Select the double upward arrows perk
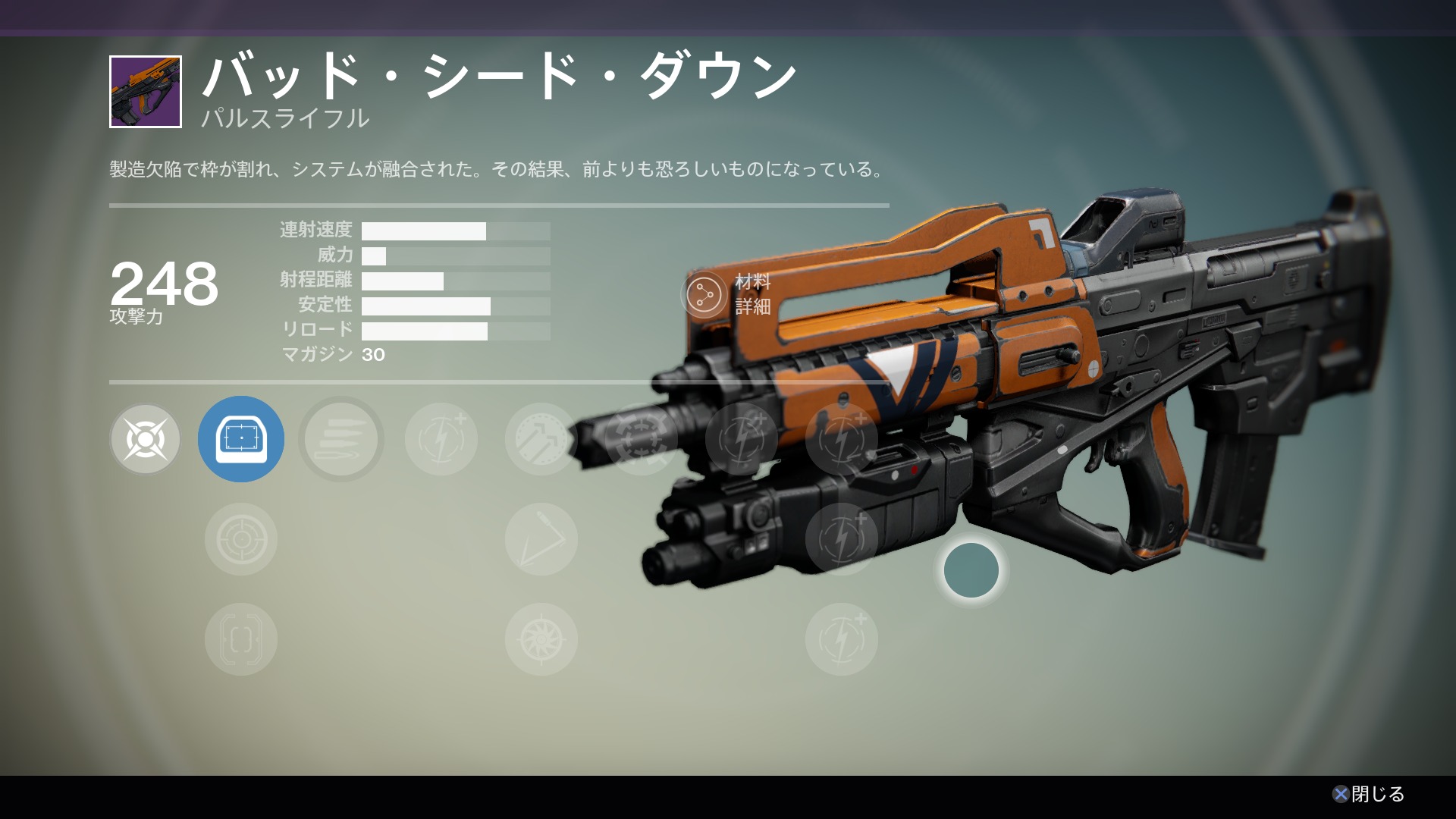Image resolution: width=1456 pixels, height=819 pixels. click(x=541, y=439)
